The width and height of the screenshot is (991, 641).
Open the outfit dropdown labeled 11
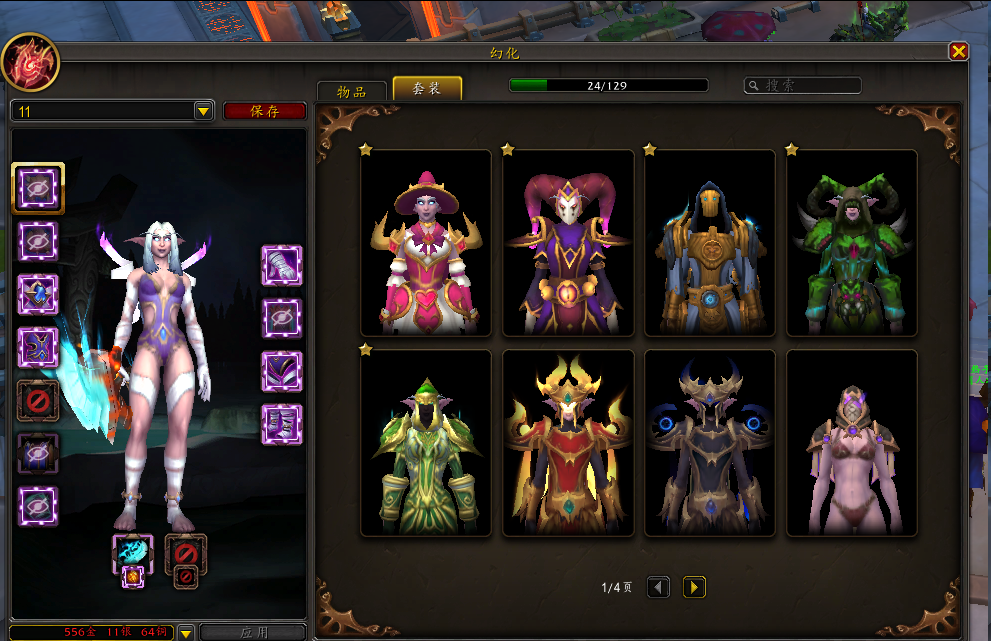point(203,111)
